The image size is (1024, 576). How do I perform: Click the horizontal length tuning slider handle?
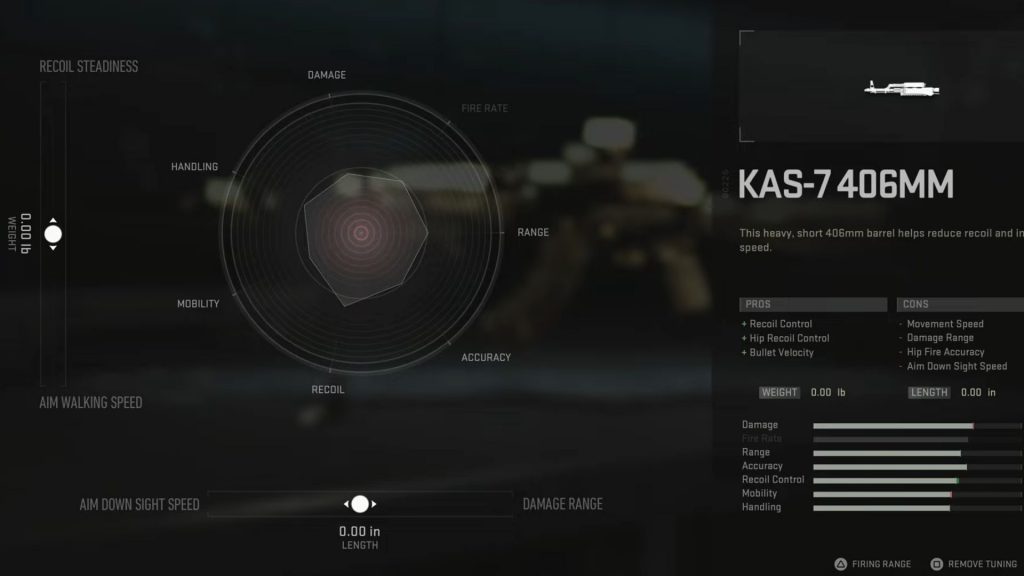click(360, 504)
